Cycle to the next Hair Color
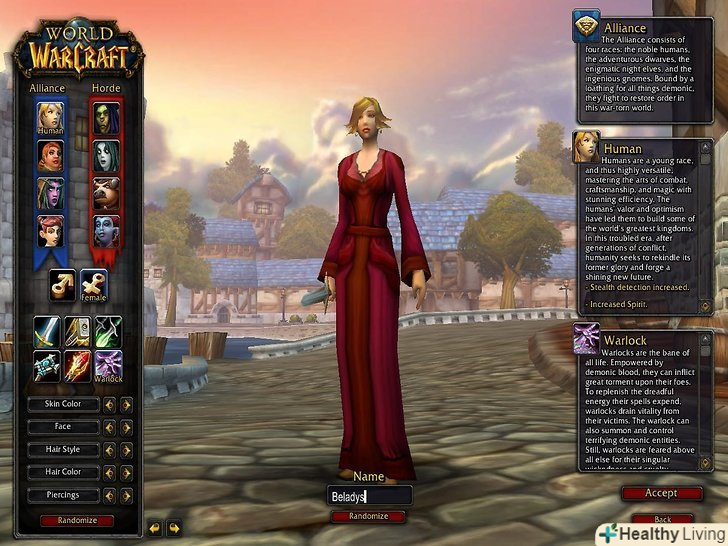Image resolution: width=728 pixels, height=546 pixels. 126,472
